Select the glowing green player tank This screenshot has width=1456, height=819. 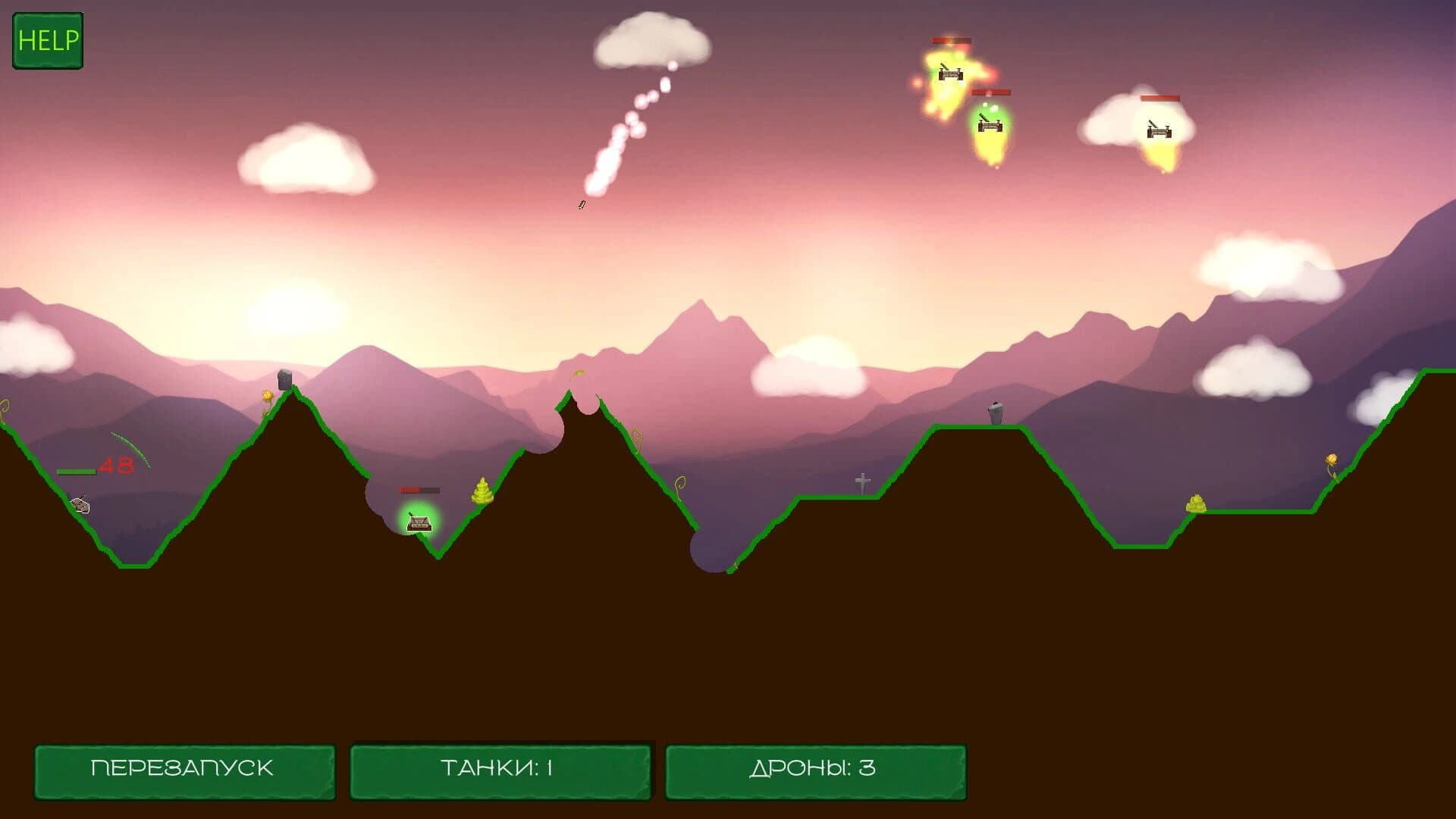coord(419,523)
